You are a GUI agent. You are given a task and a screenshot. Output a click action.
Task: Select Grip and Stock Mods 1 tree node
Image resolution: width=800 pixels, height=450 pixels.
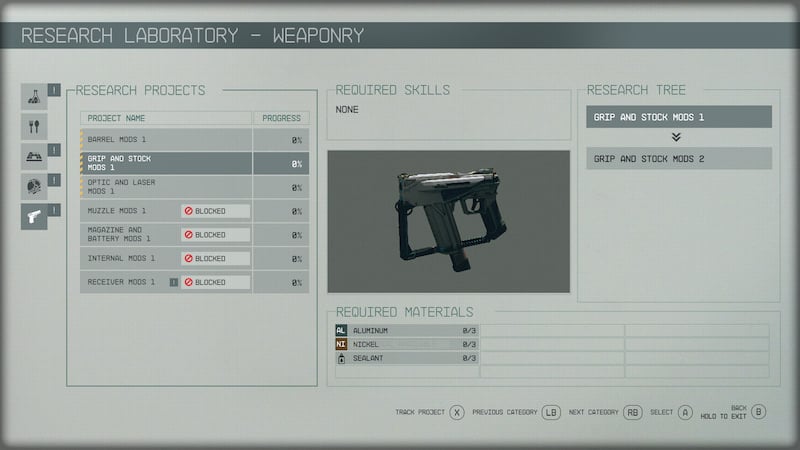coord(679,117)
